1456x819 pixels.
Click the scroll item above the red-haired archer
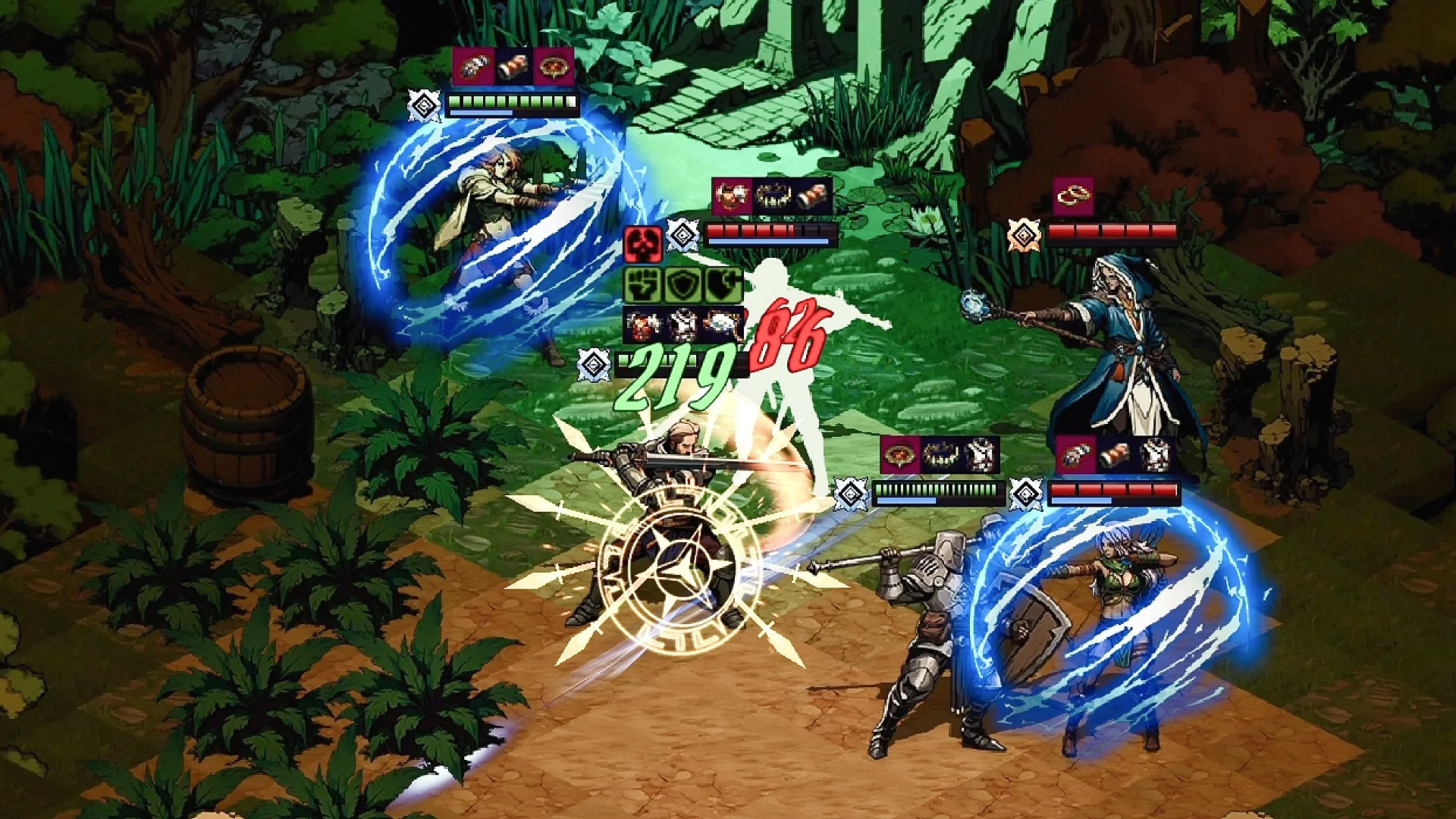tap(513, 67)
